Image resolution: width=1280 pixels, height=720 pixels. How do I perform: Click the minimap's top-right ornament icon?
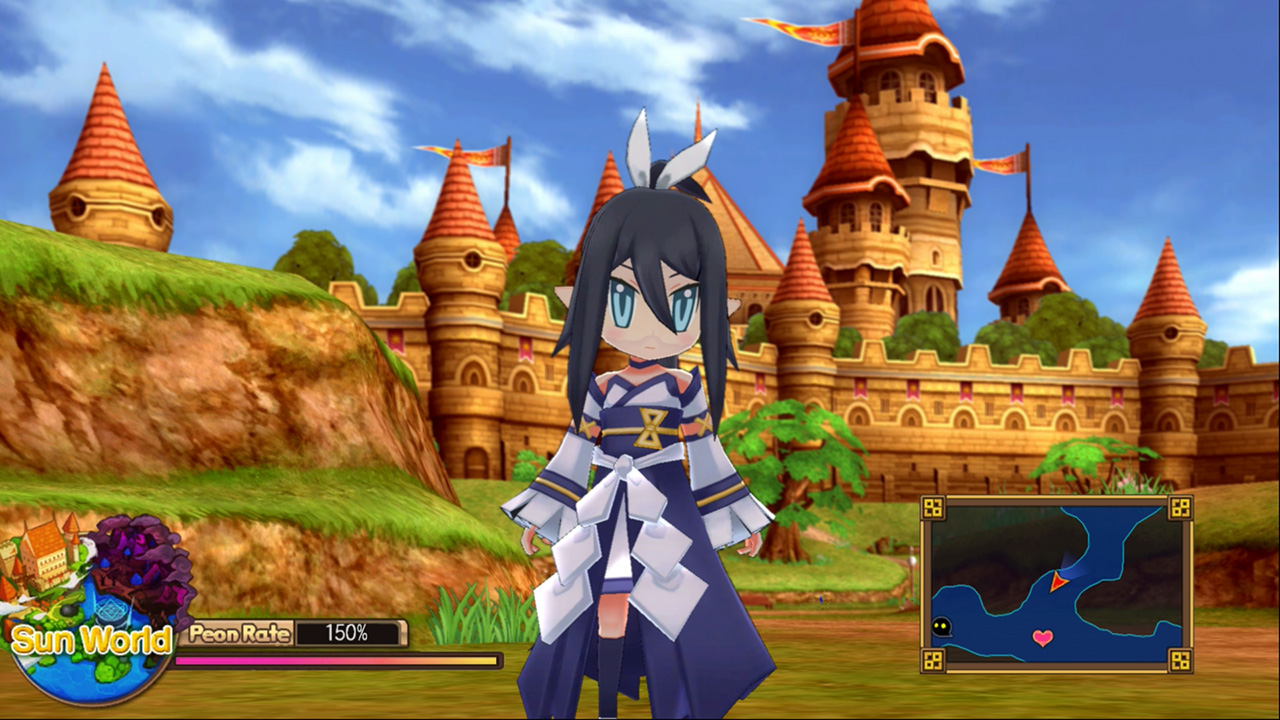point(1180,509)
